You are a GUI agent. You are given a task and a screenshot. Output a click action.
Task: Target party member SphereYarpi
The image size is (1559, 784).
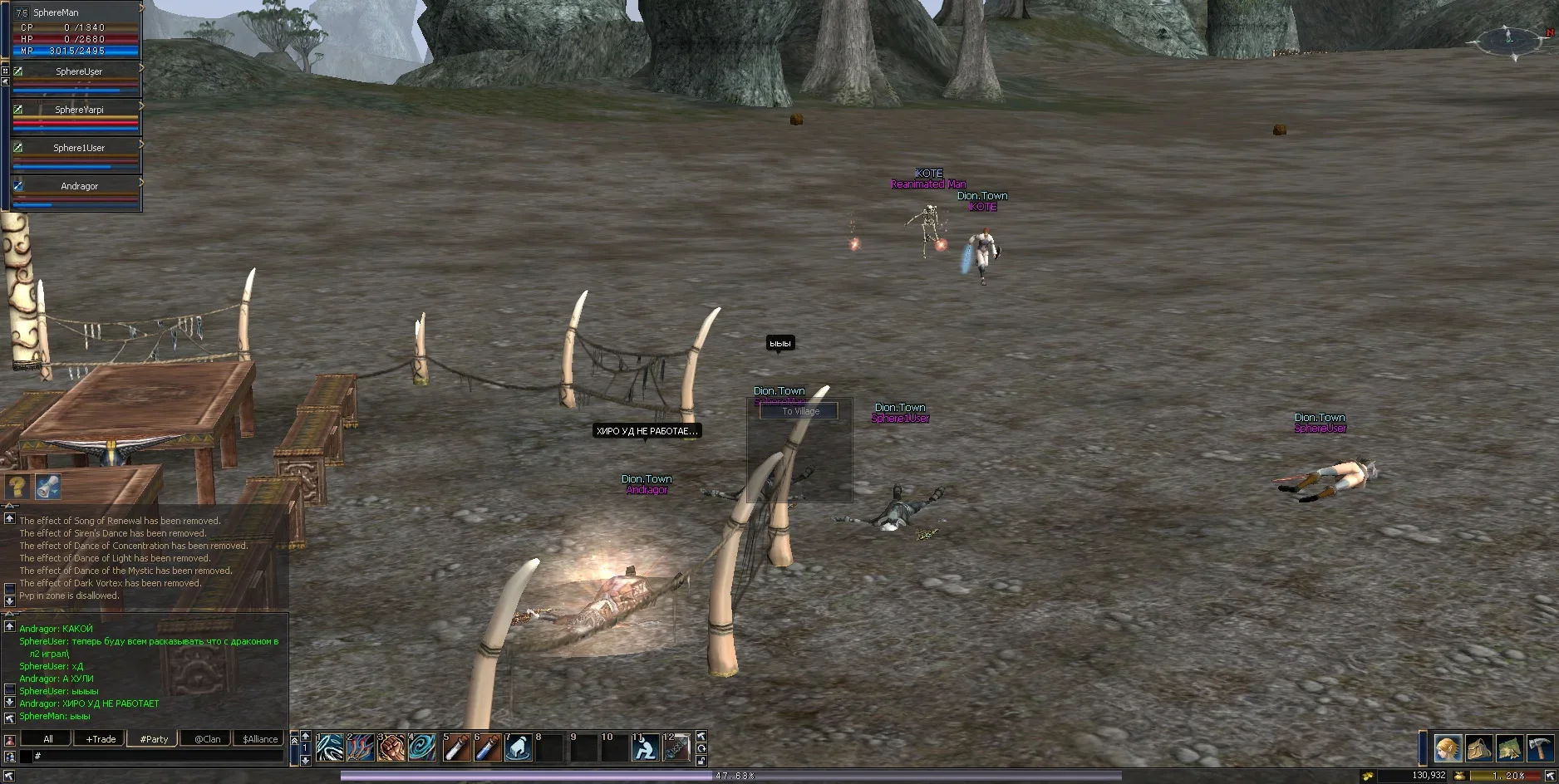coord(79,110)
